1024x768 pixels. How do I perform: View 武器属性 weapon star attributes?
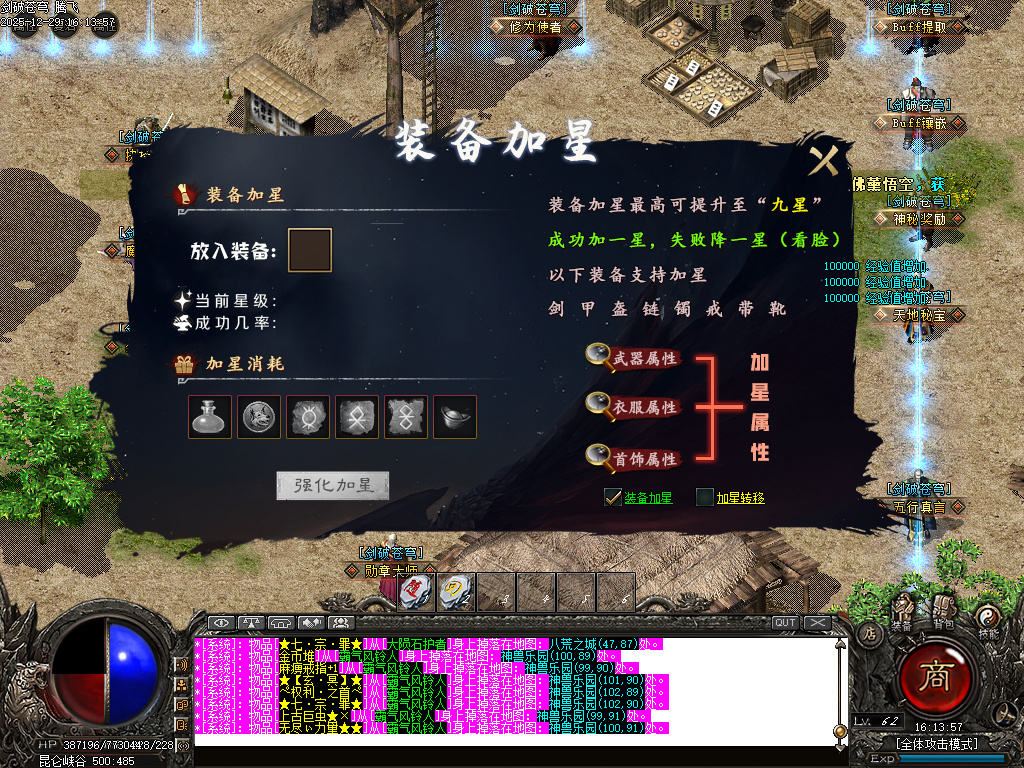(x=633, y=357)
